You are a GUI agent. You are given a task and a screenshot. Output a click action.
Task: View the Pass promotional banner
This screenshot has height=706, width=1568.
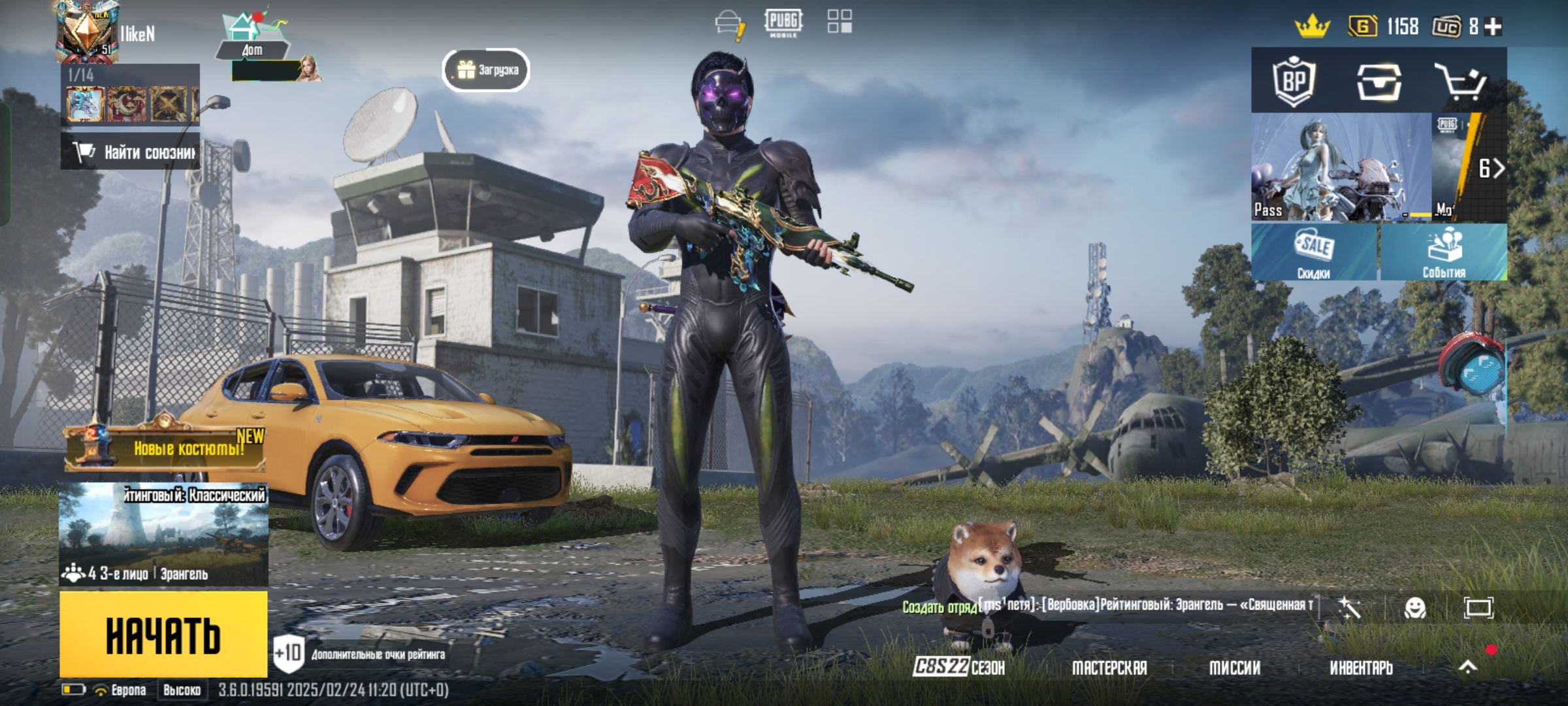[x=1341, y=167]
